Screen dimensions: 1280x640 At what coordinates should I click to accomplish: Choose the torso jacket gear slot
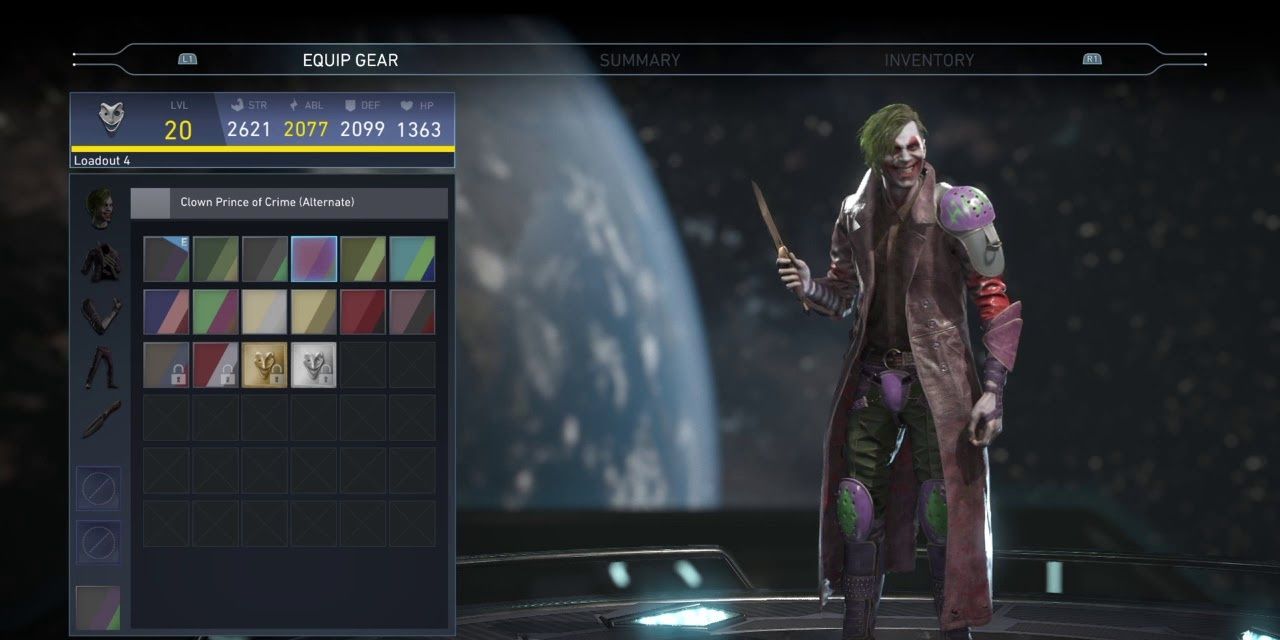[x=100, y=261]
